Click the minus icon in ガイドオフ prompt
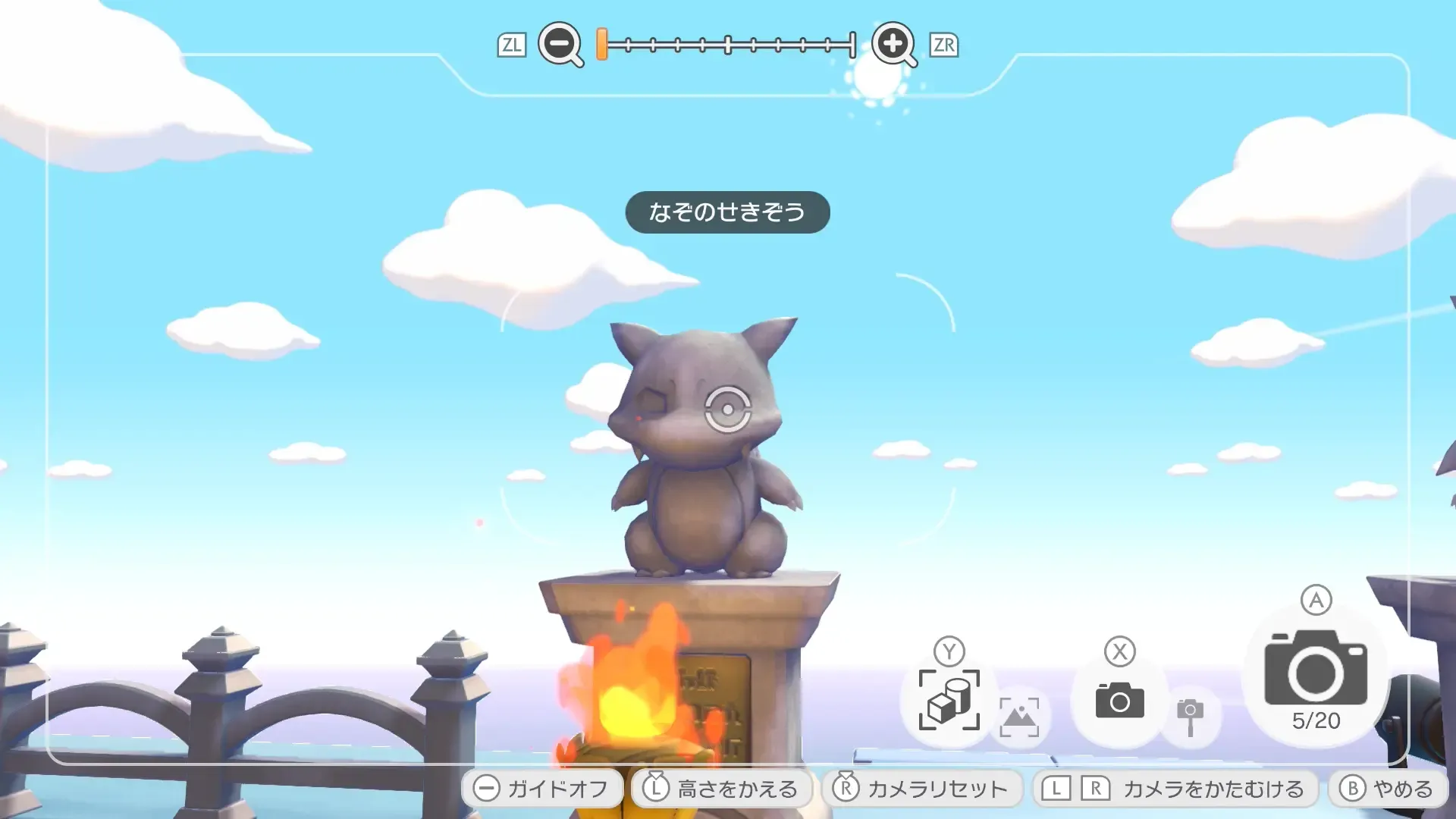 click(x=488, y=788)
